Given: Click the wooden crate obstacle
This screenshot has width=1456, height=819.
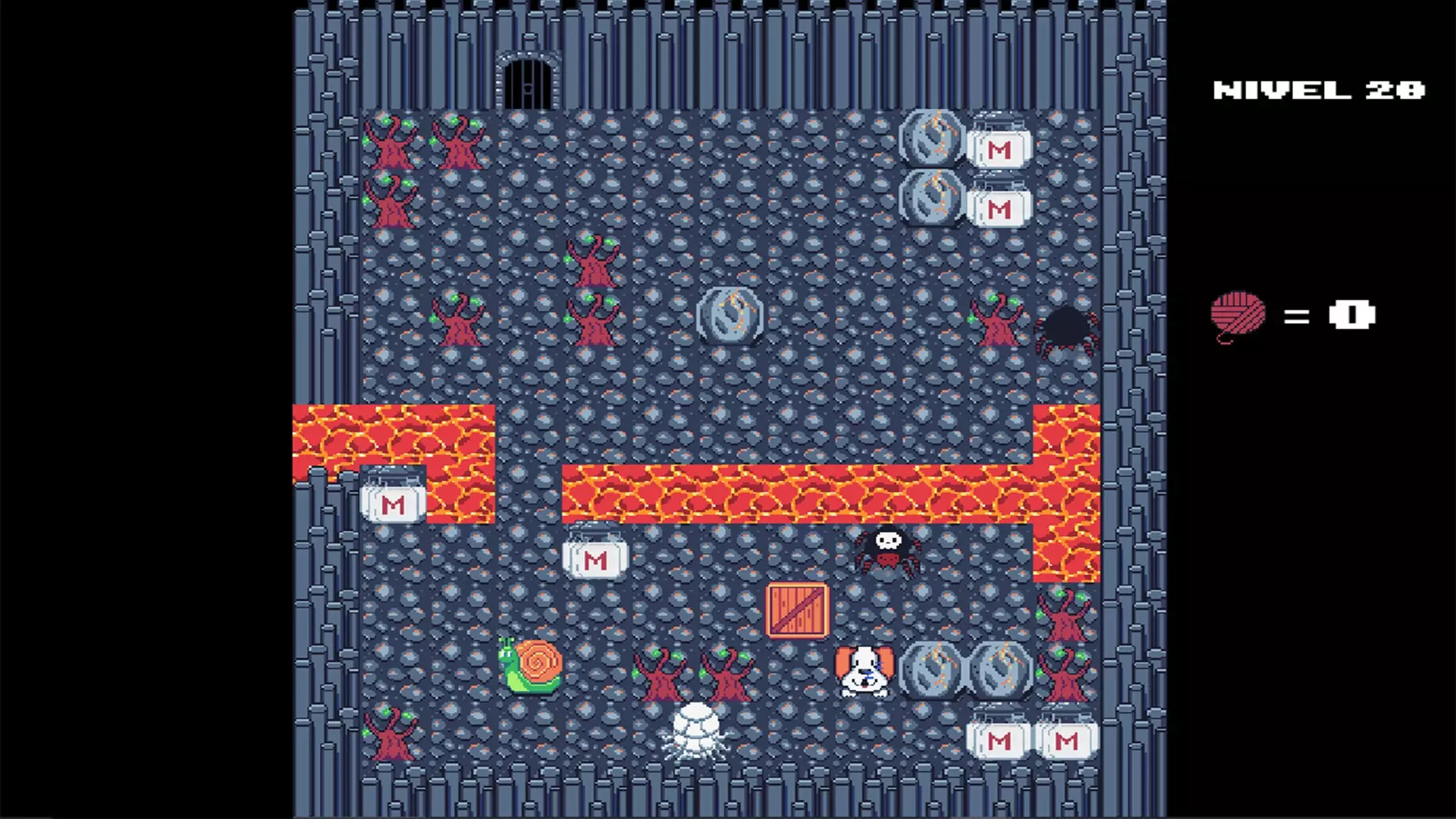Looking at the screenshot, I should [x=796, y=610].
